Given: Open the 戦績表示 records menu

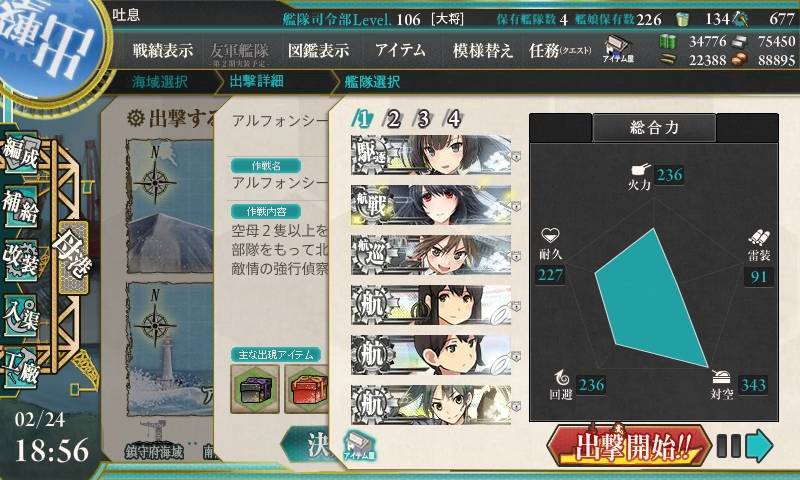Looking at the screenshot, I should (163, 51).
